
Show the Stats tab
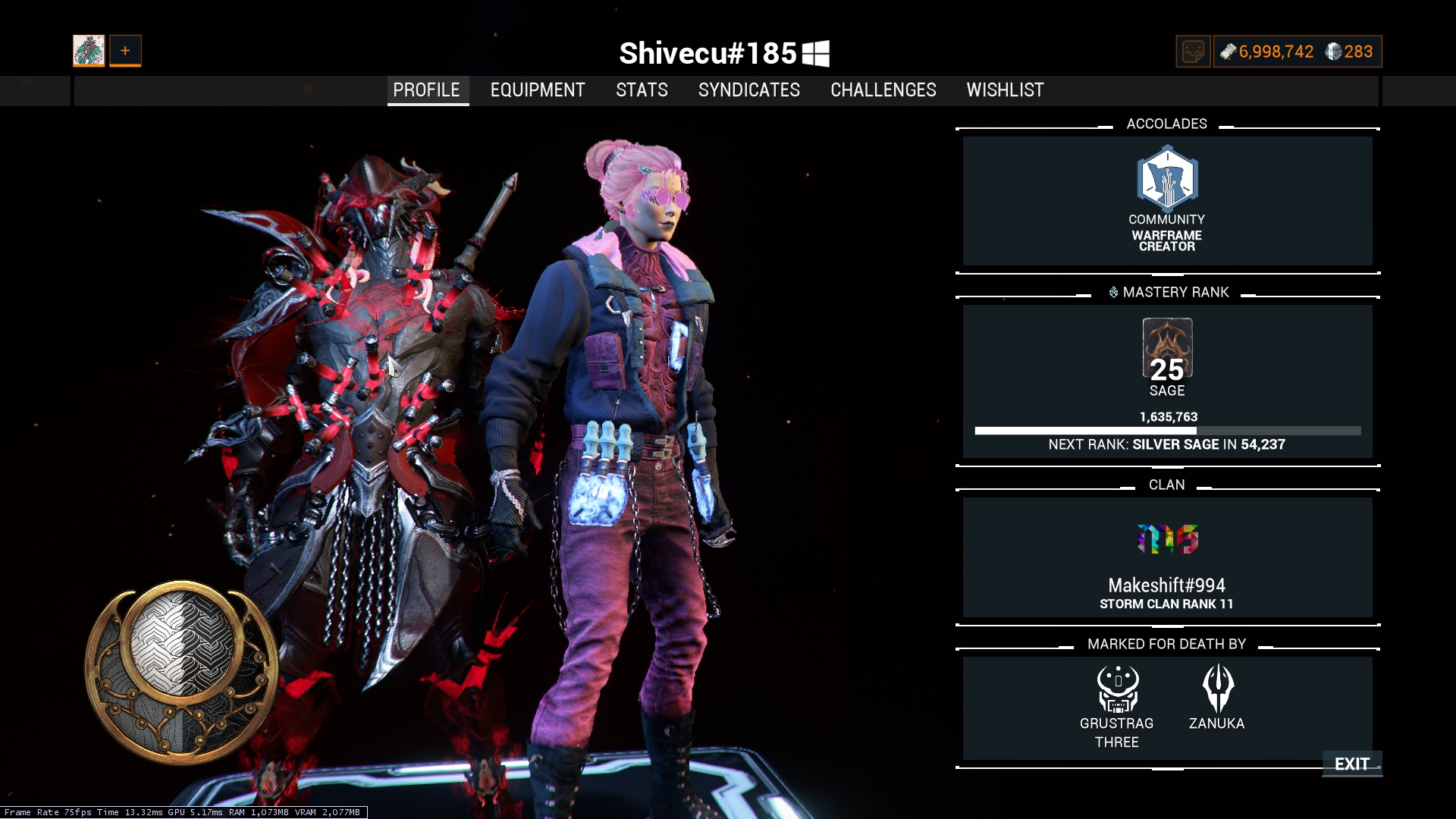(x=642, y=90)
